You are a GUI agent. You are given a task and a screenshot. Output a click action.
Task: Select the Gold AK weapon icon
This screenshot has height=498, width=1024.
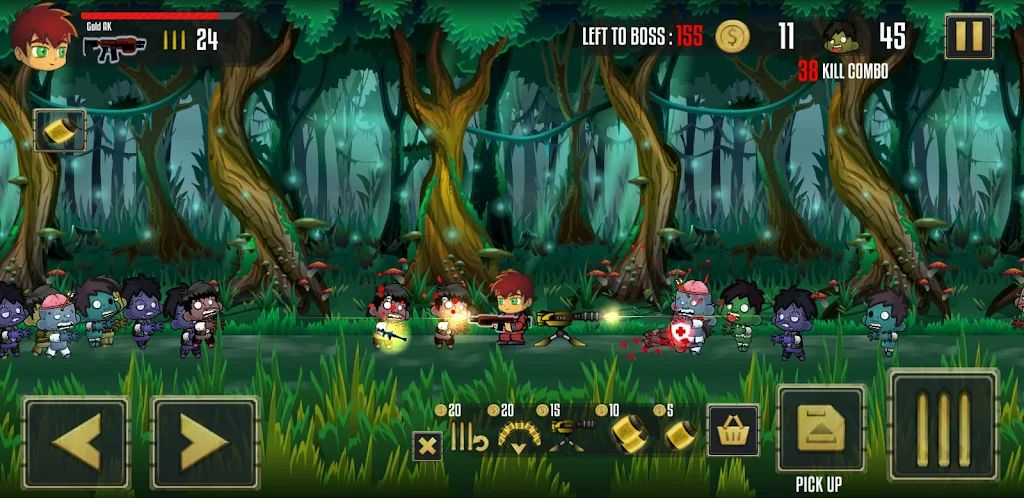115,45
